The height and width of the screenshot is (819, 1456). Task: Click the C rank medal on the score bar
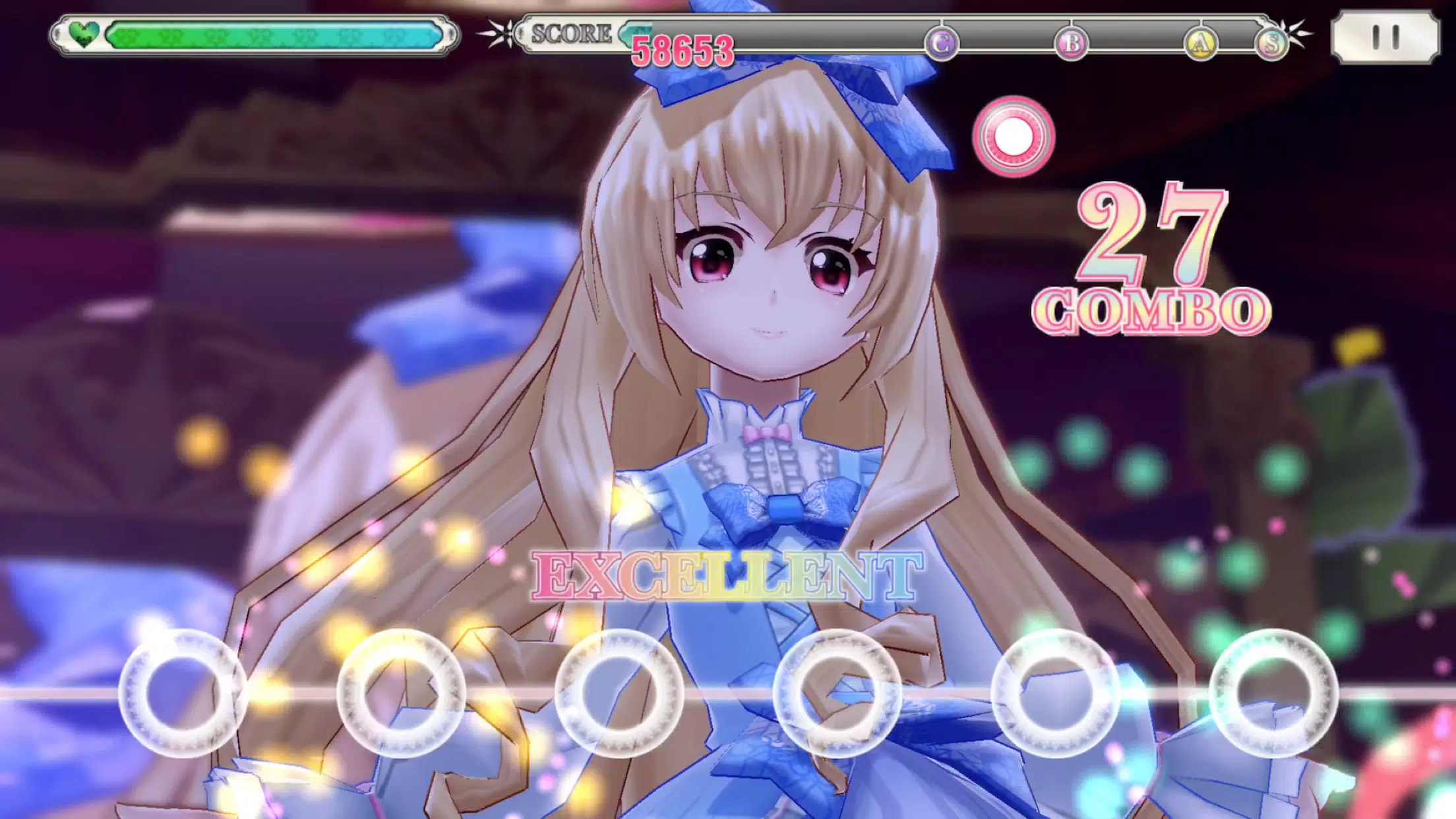pos(941,42)
